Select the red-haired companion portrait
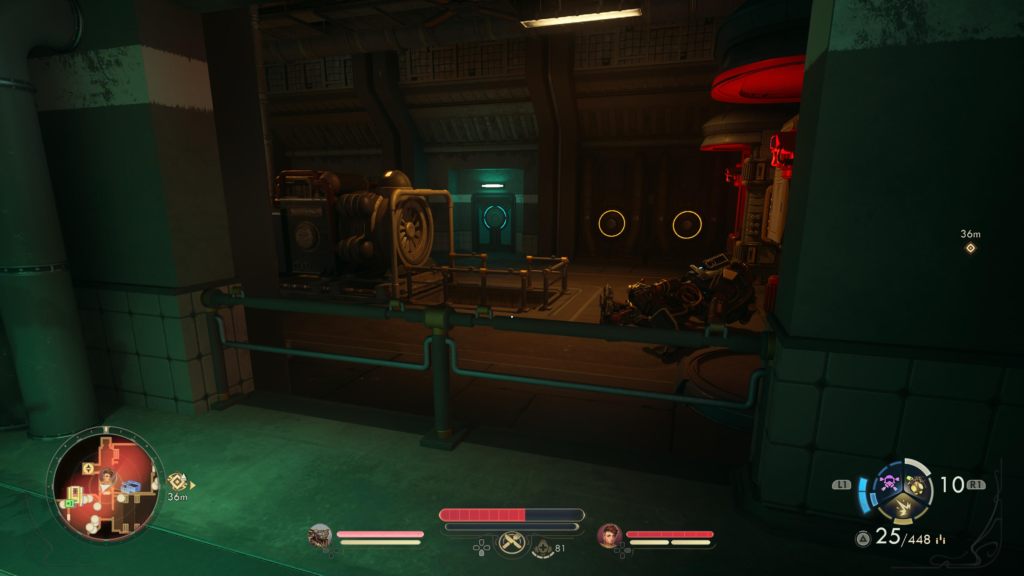The width and height of the screenshot is (1024, 576). 609,536
